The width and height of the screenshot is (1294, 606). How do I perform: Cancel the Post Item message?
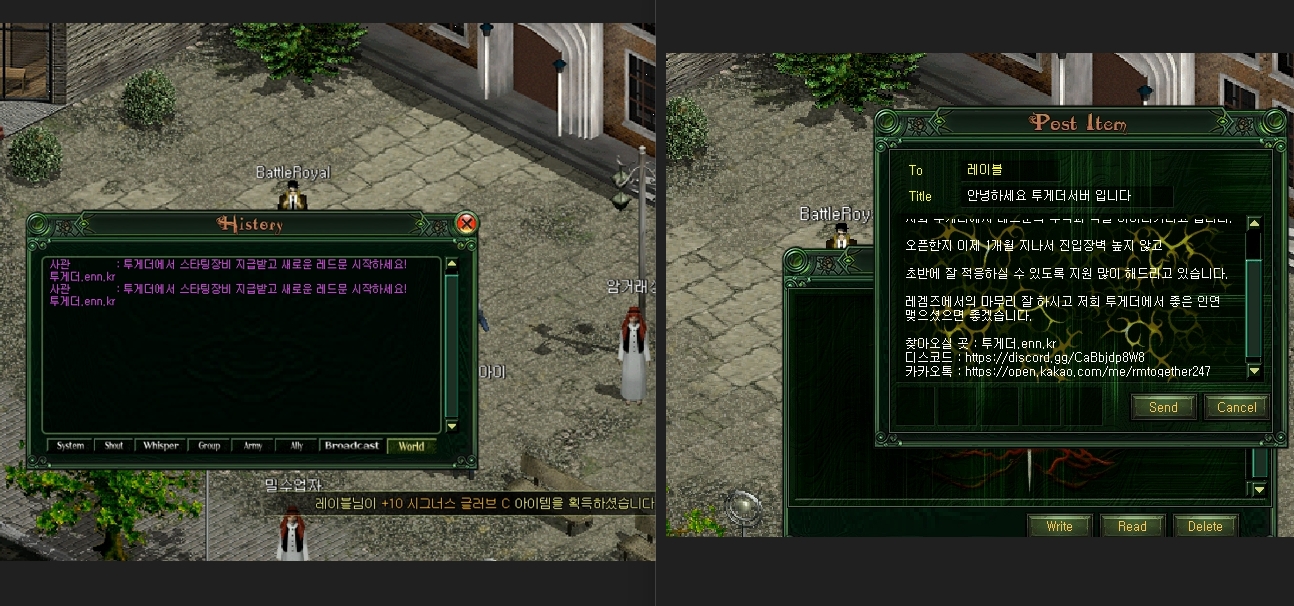coord(1237,407)
